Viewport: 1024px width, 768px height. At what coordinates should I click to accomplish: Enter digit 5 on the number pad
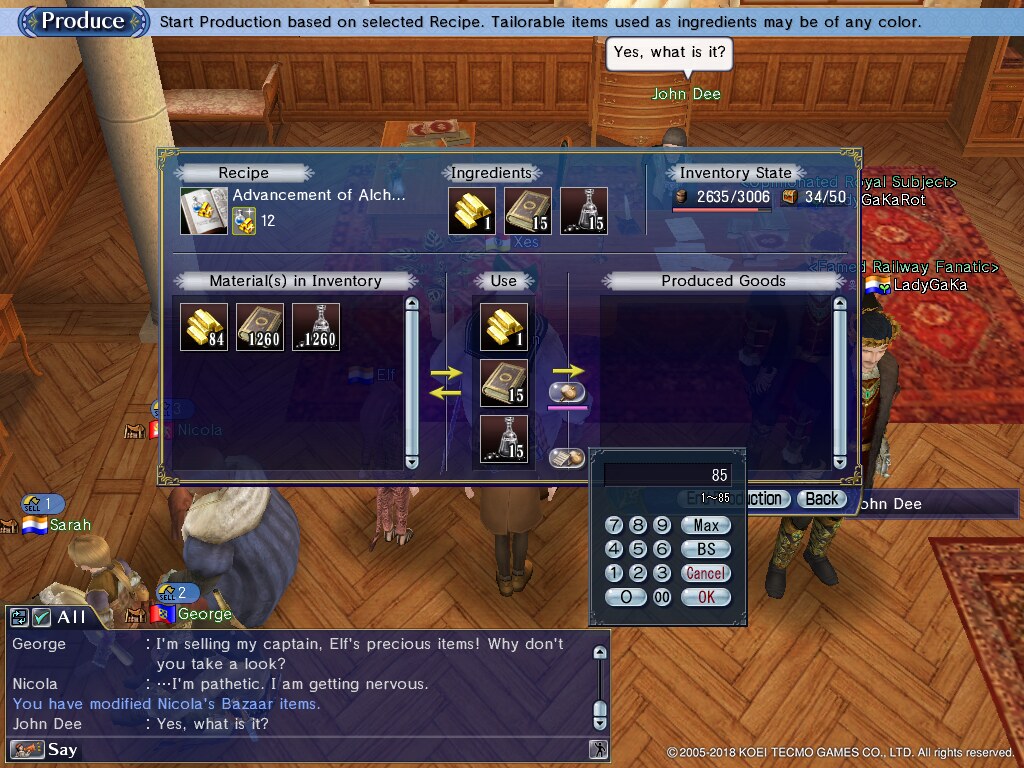point(638,549)
